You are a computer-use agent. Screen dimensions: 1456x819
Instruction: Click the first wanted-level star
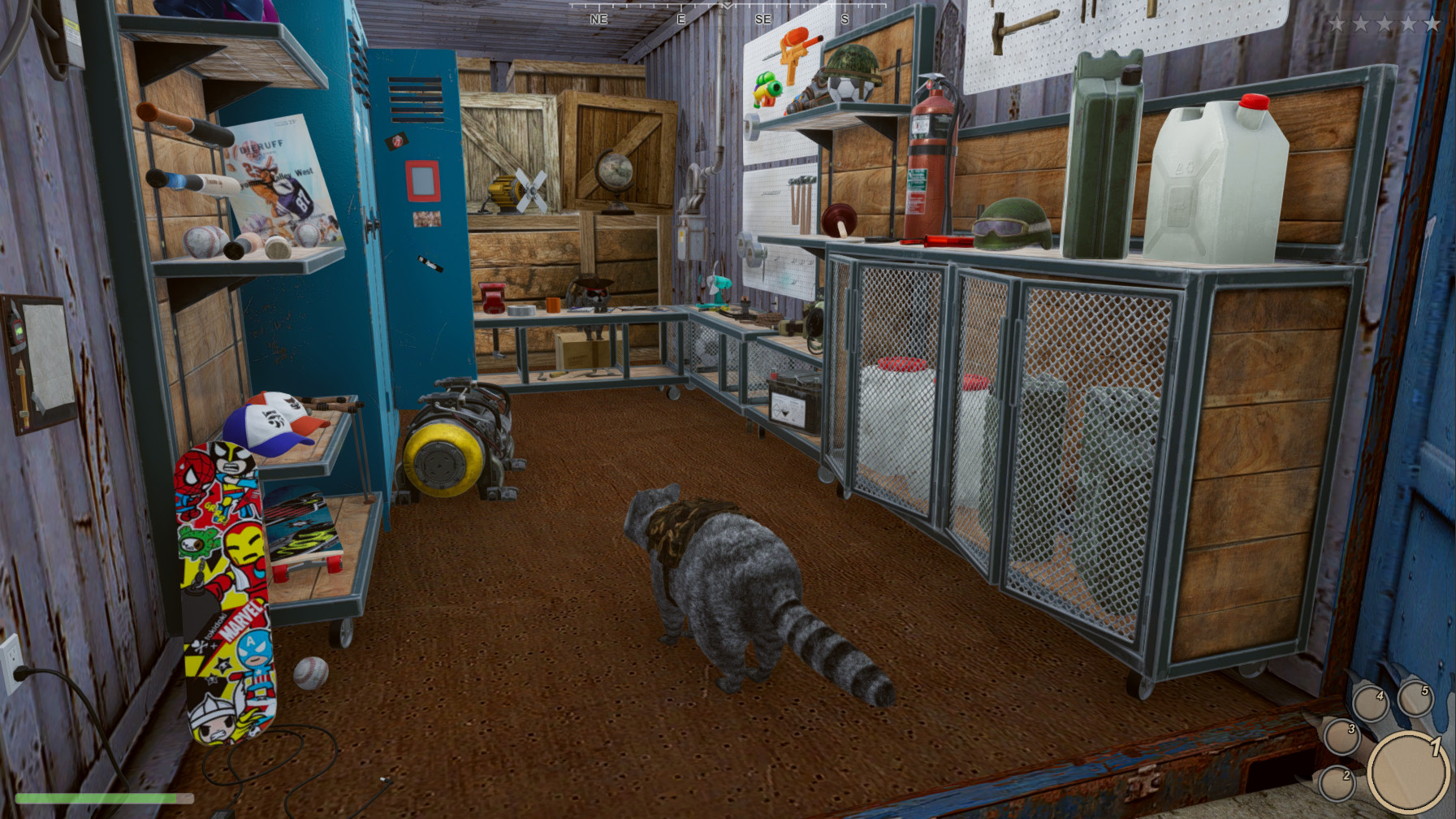pos(1338,23)
